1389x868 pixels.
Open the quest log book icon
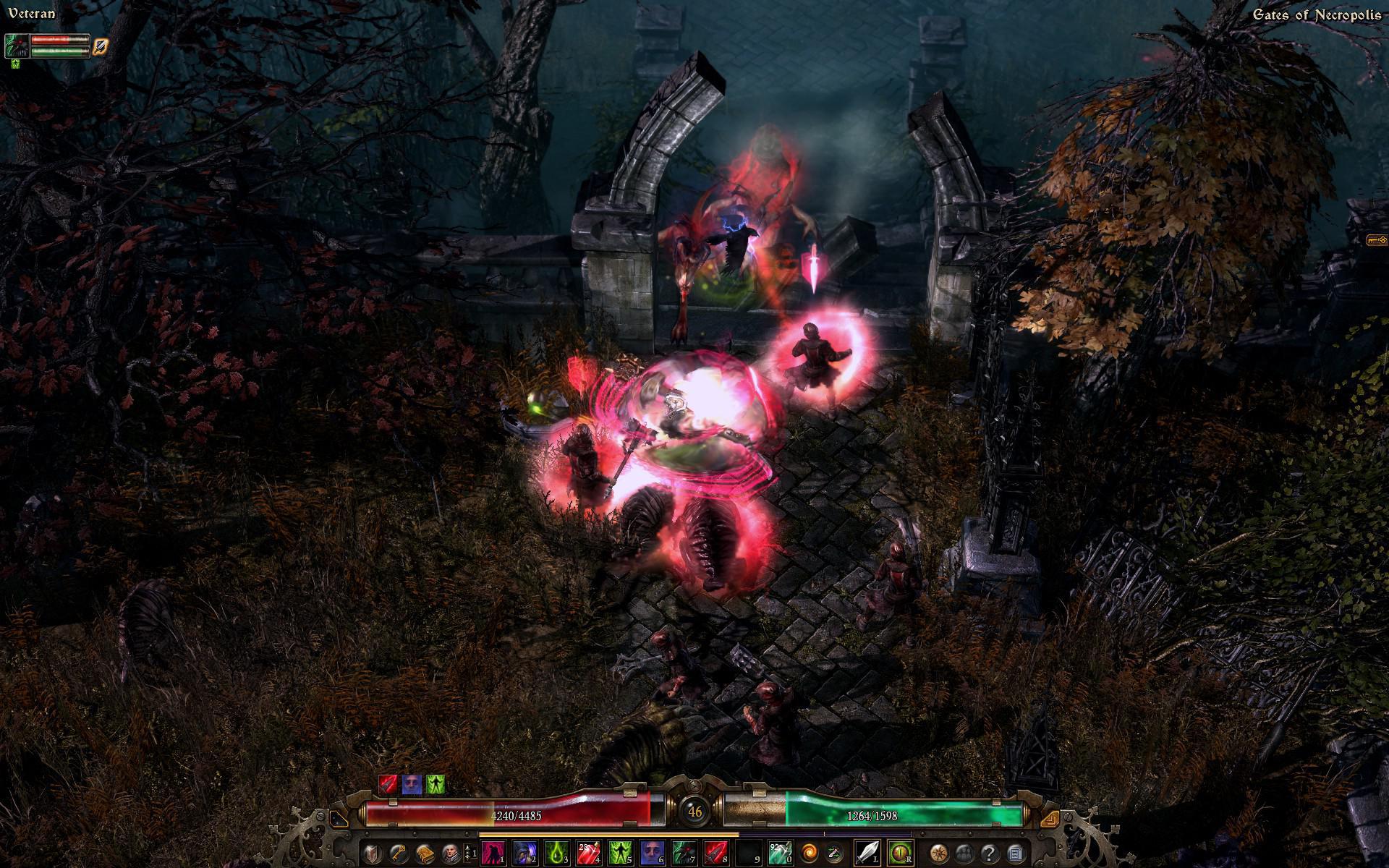point(425,854)
